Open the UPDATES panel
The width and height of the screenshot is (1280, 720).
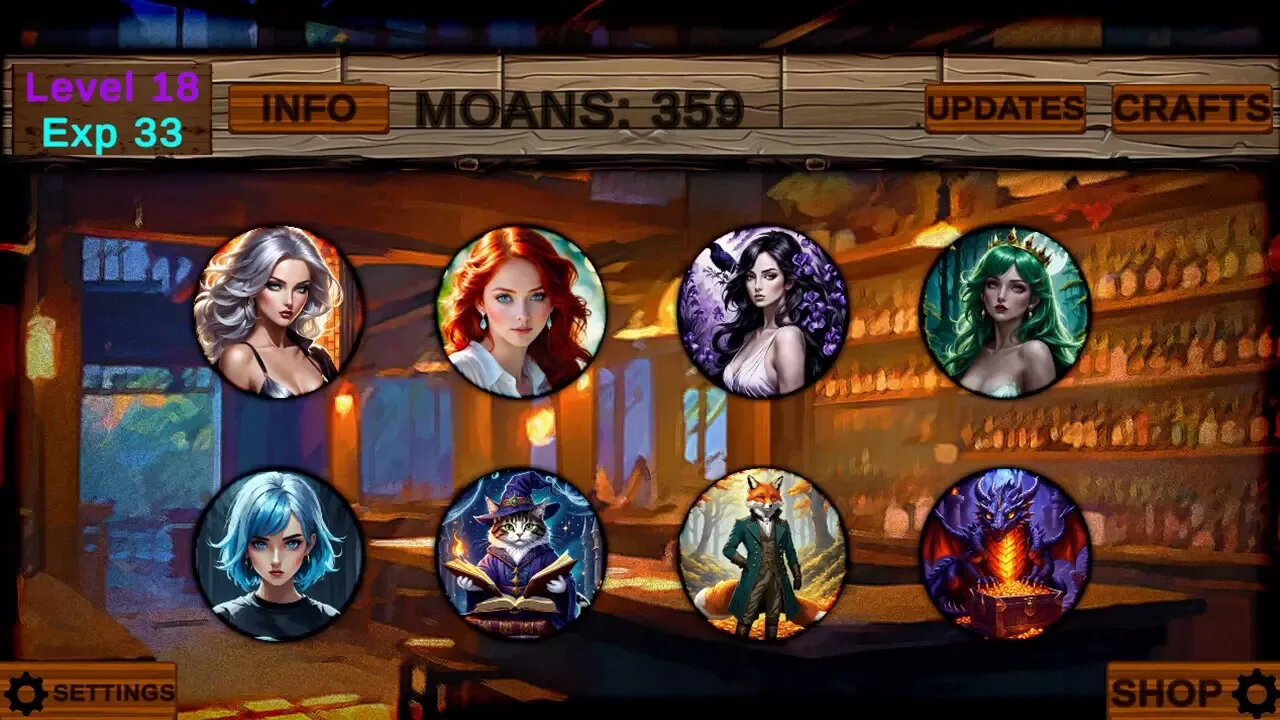1005,107
